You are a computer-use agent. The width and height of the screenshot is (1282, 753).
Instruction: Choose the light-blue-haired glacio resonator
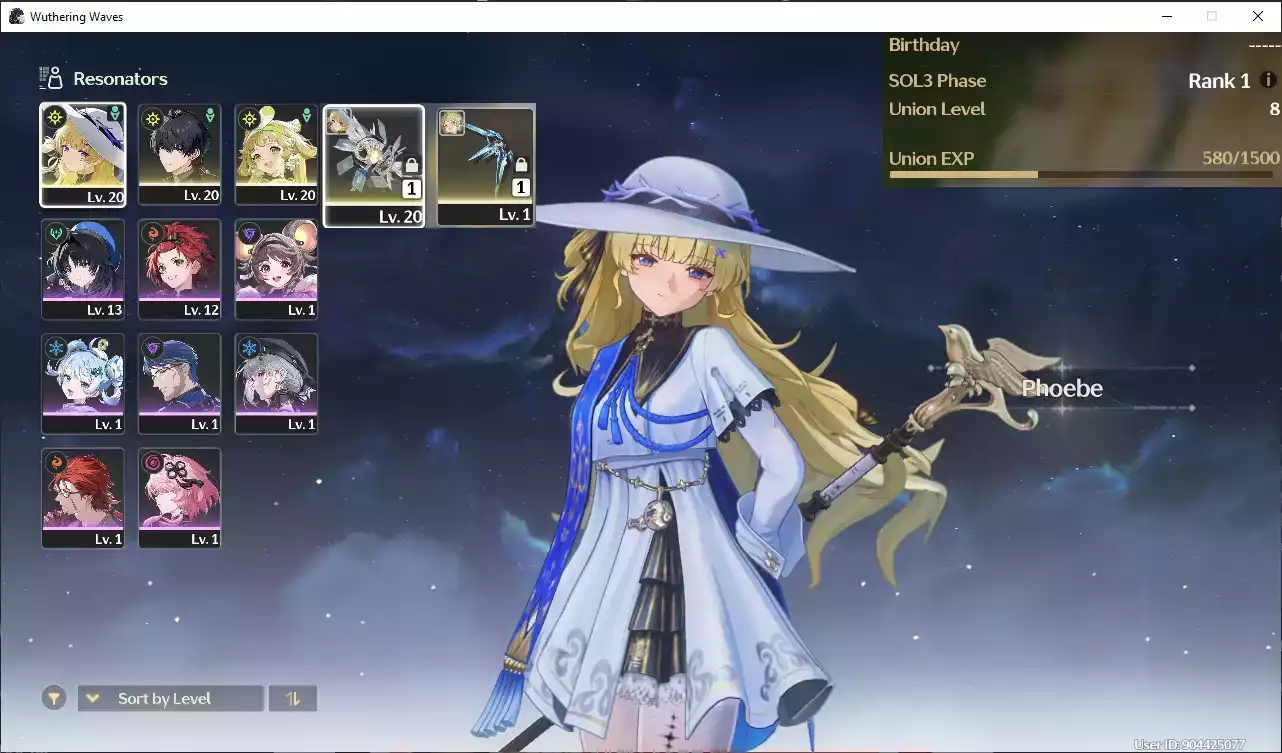tap(83, 383)
